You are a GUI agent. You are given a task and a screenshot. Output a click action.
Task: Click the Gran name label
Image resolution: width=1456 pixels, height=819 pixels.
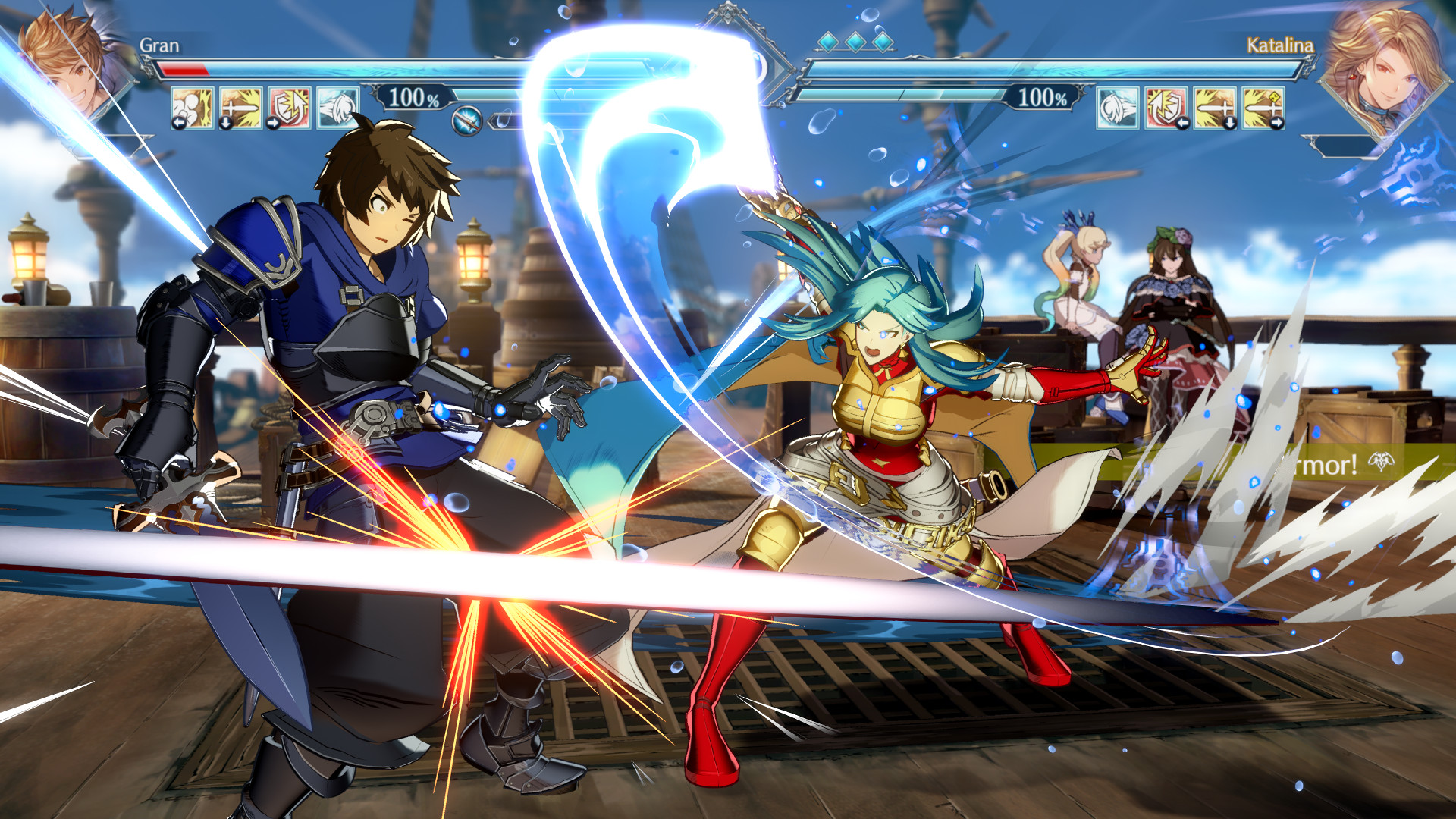pyautogui.click(x=161, y=45)
